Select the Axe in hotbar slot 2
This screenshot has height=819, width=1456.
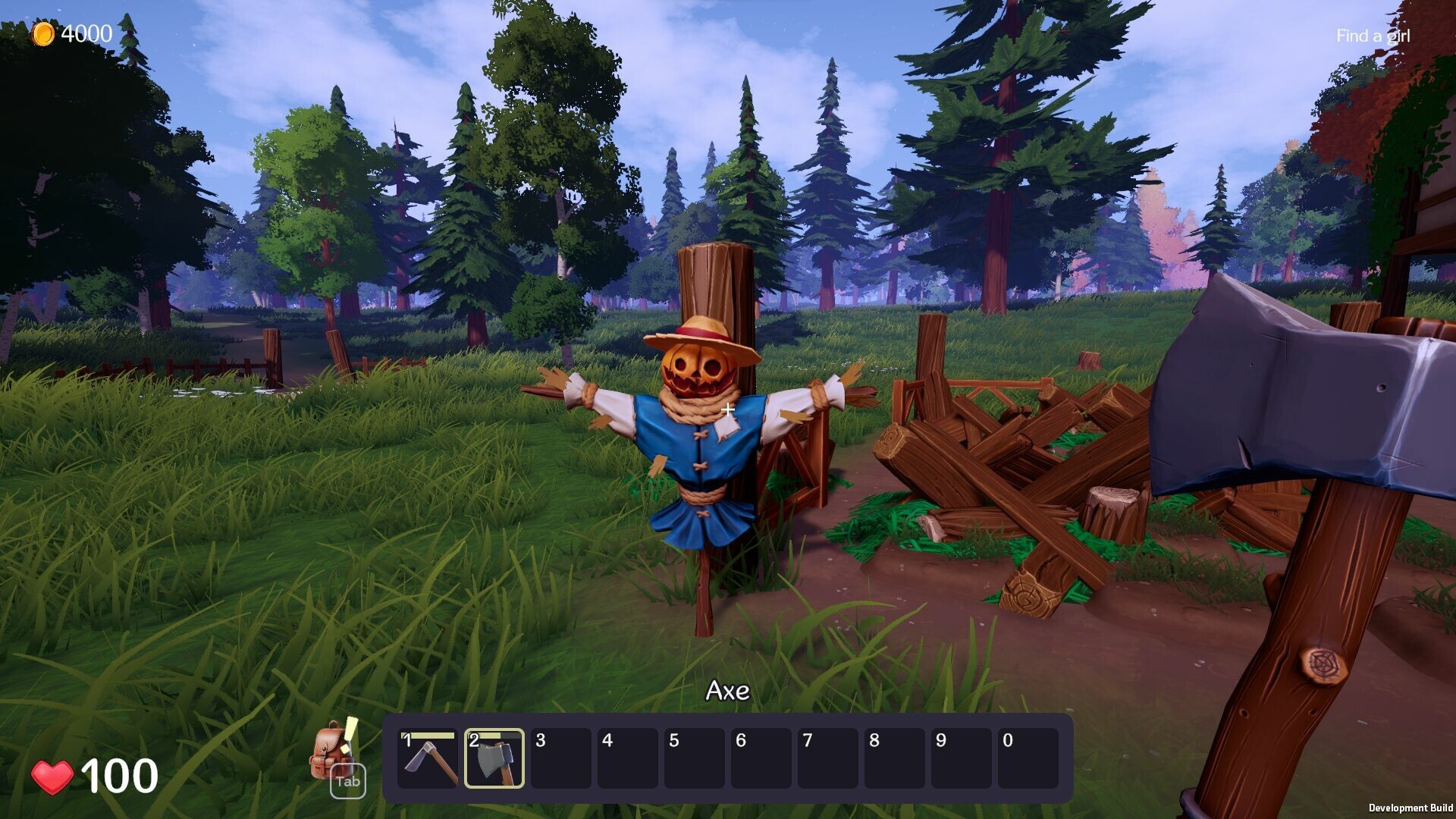pos(495,761)
